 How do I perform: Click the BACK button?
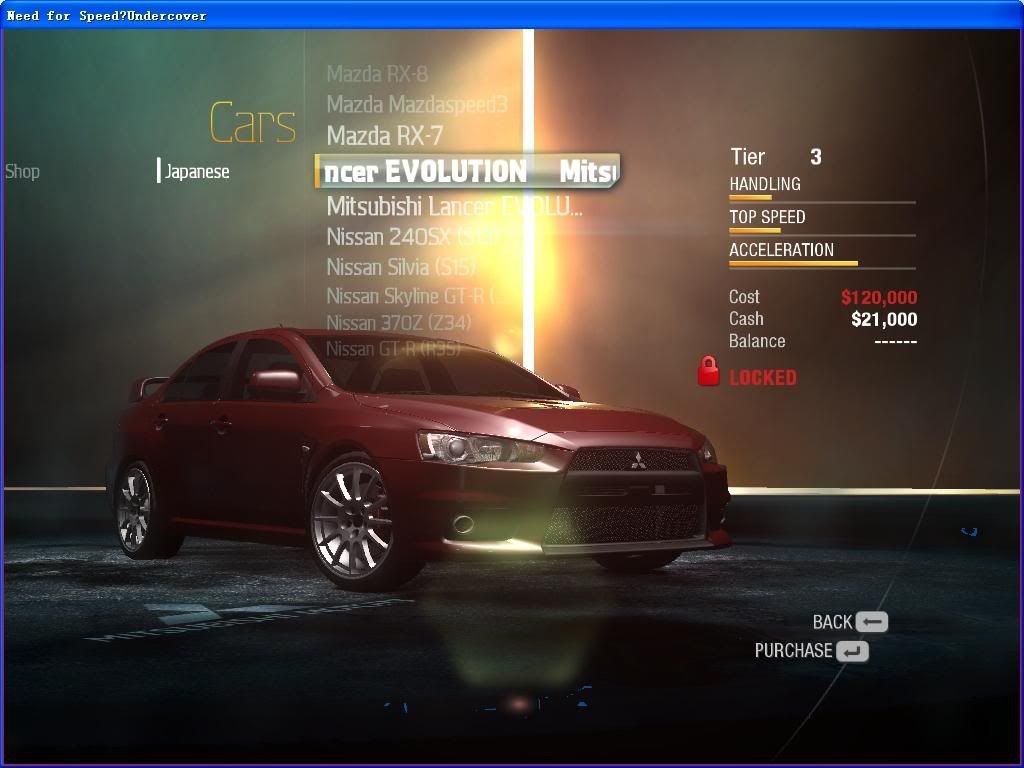850,622
